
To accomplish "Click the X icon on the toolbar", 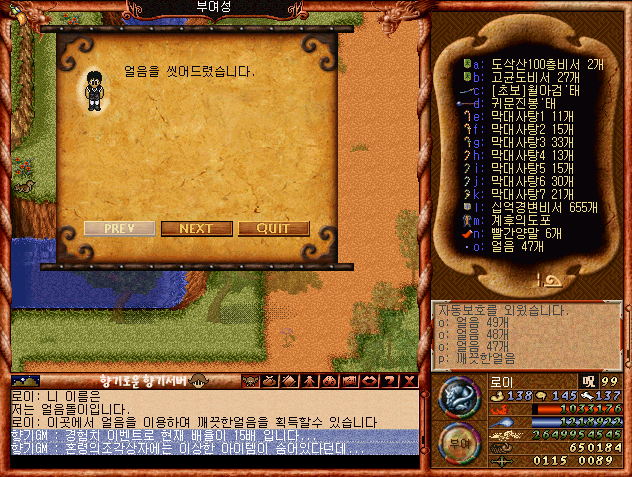I will [x=408, y=381].
